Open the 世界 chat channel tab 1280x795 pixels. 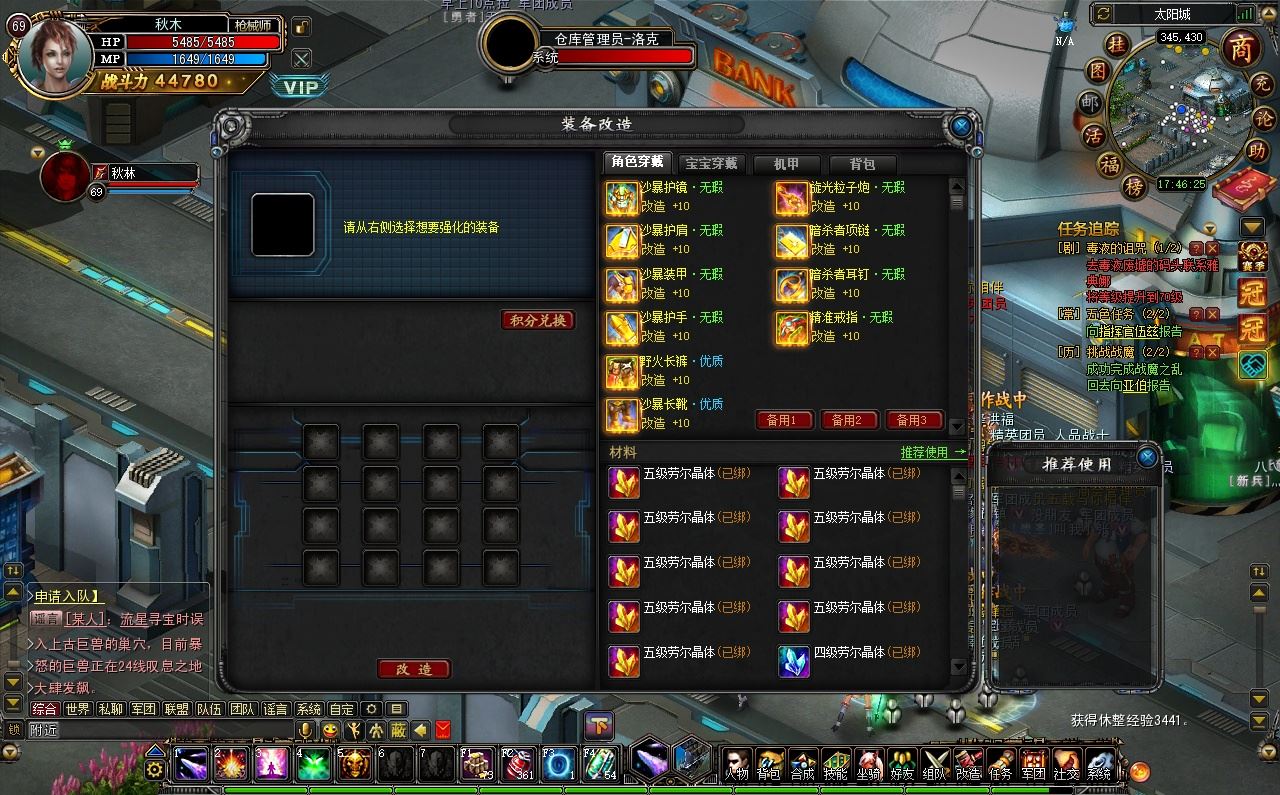coord(77,709)
